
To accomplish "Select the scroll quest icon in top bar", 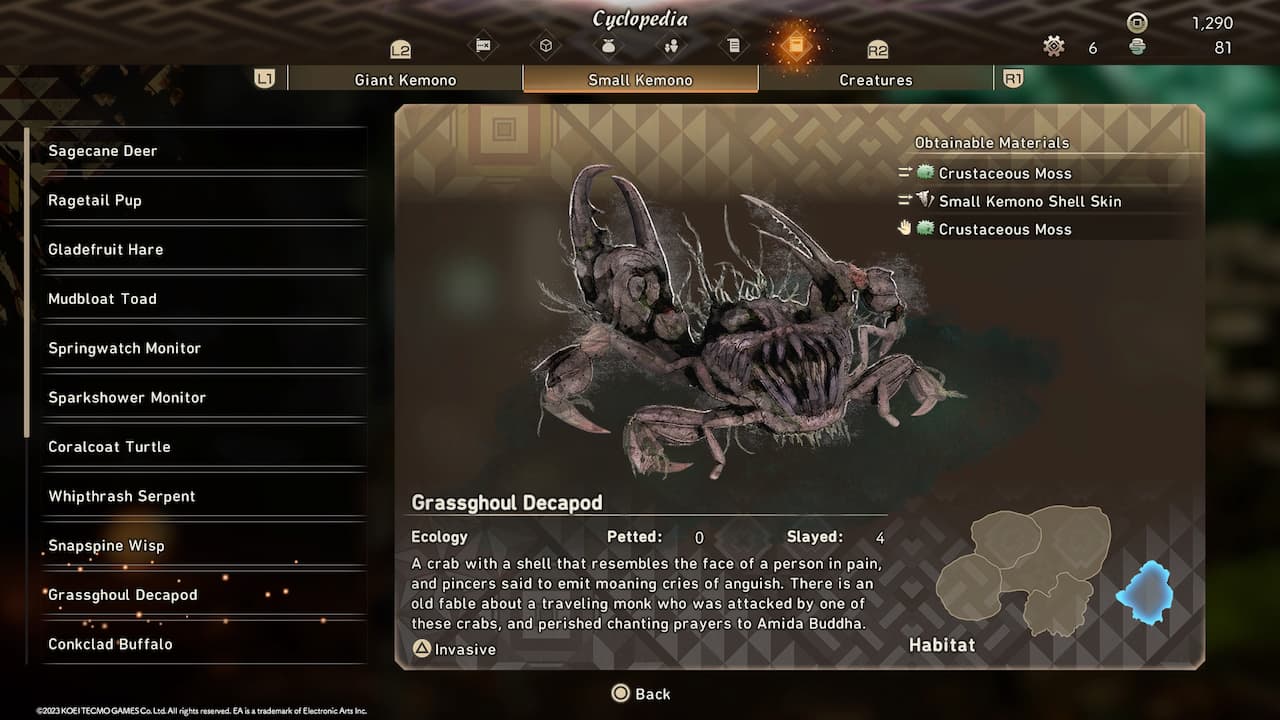I will point(735,45).
